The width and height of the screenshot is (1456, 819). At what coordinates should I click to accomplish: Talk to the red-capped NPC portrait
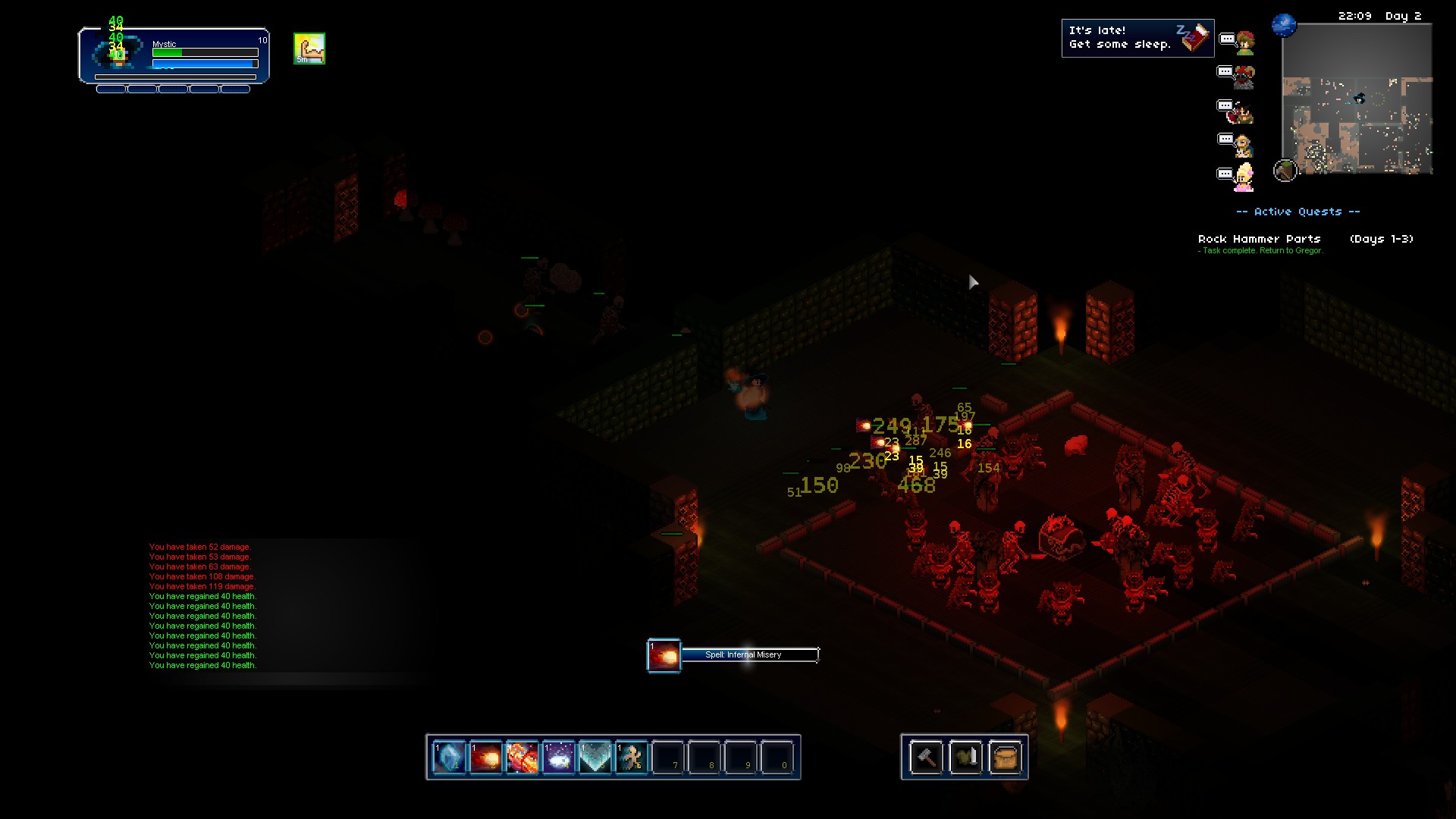[x=1244, y=43]
